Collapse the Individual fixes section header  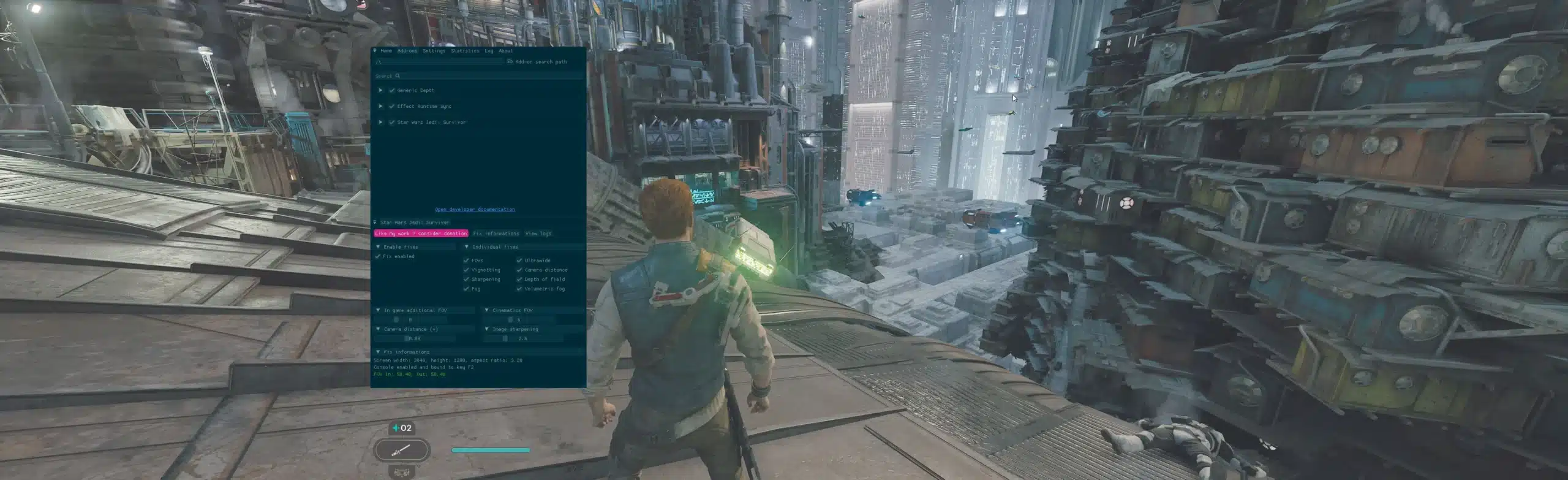(467, 247)
